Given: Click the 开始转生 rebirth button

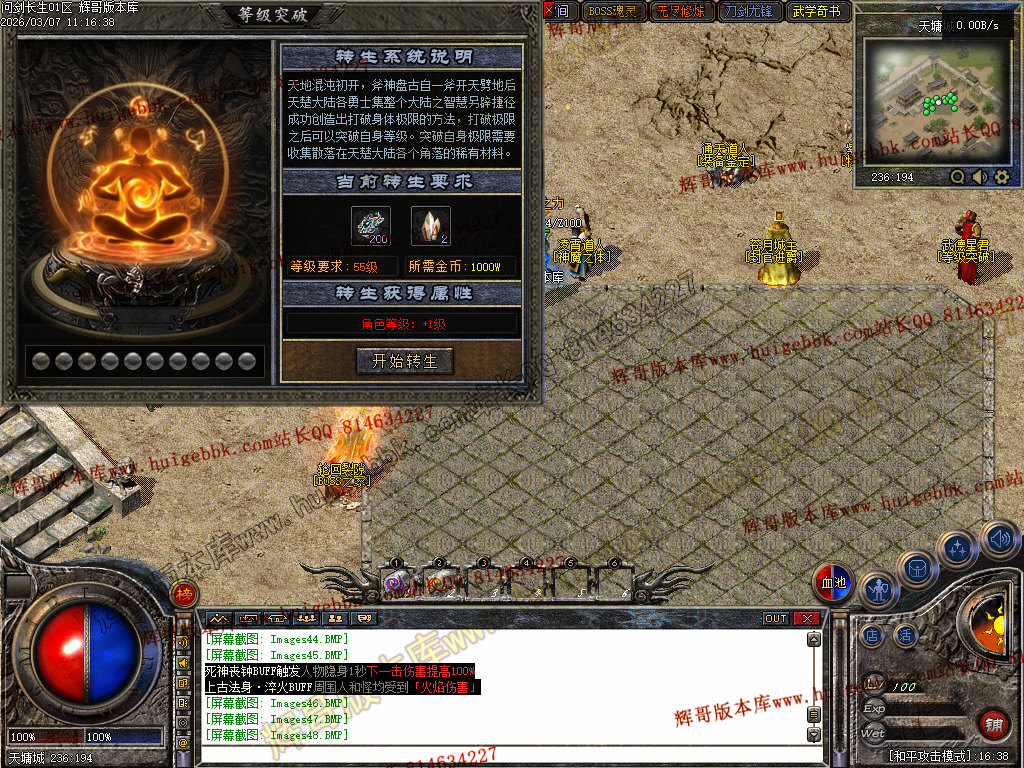Looking at the screenshot, I should 404,360.
